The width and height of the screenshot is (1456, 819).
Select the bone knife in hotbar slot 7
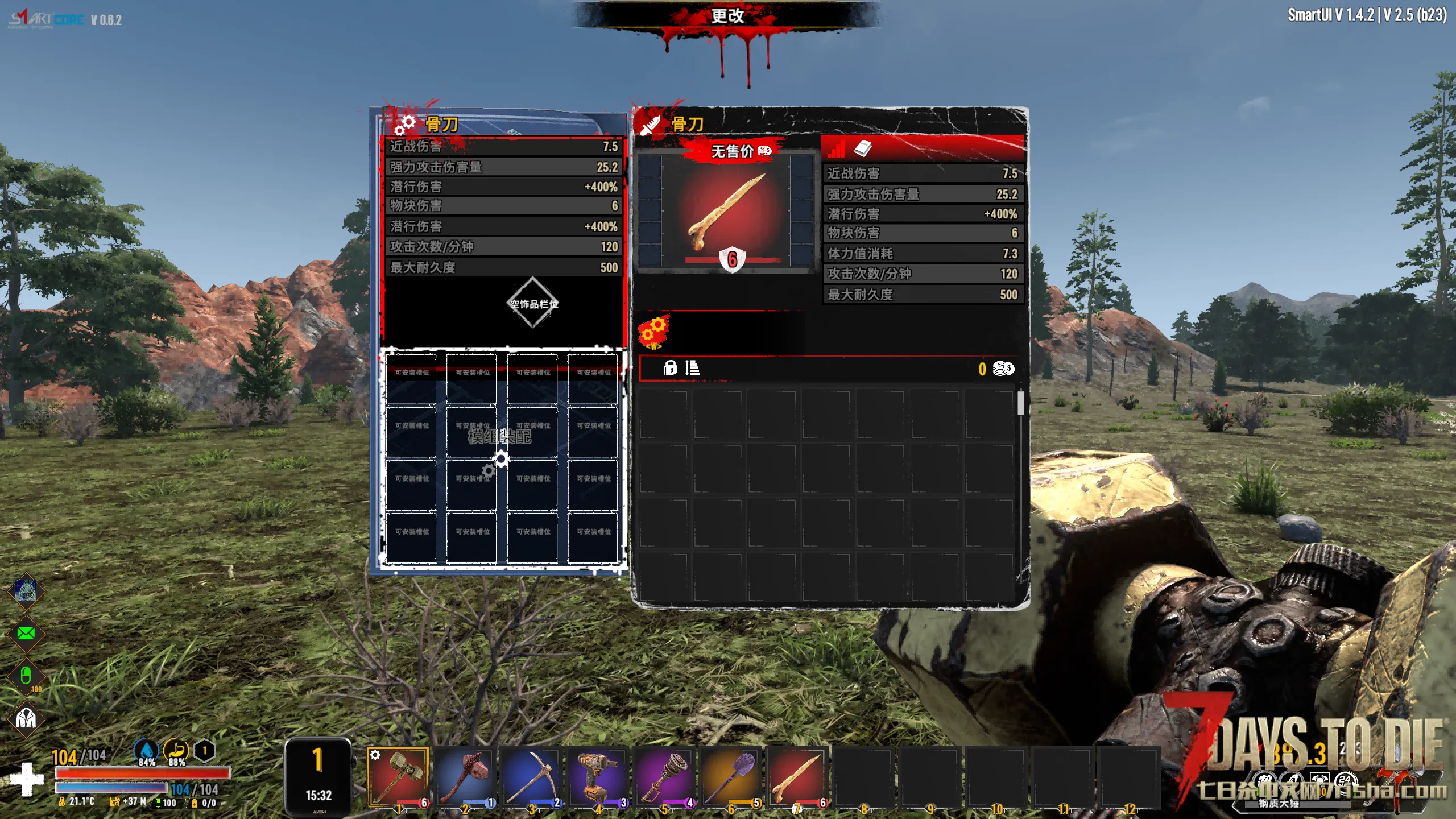(x=797, y=776)
